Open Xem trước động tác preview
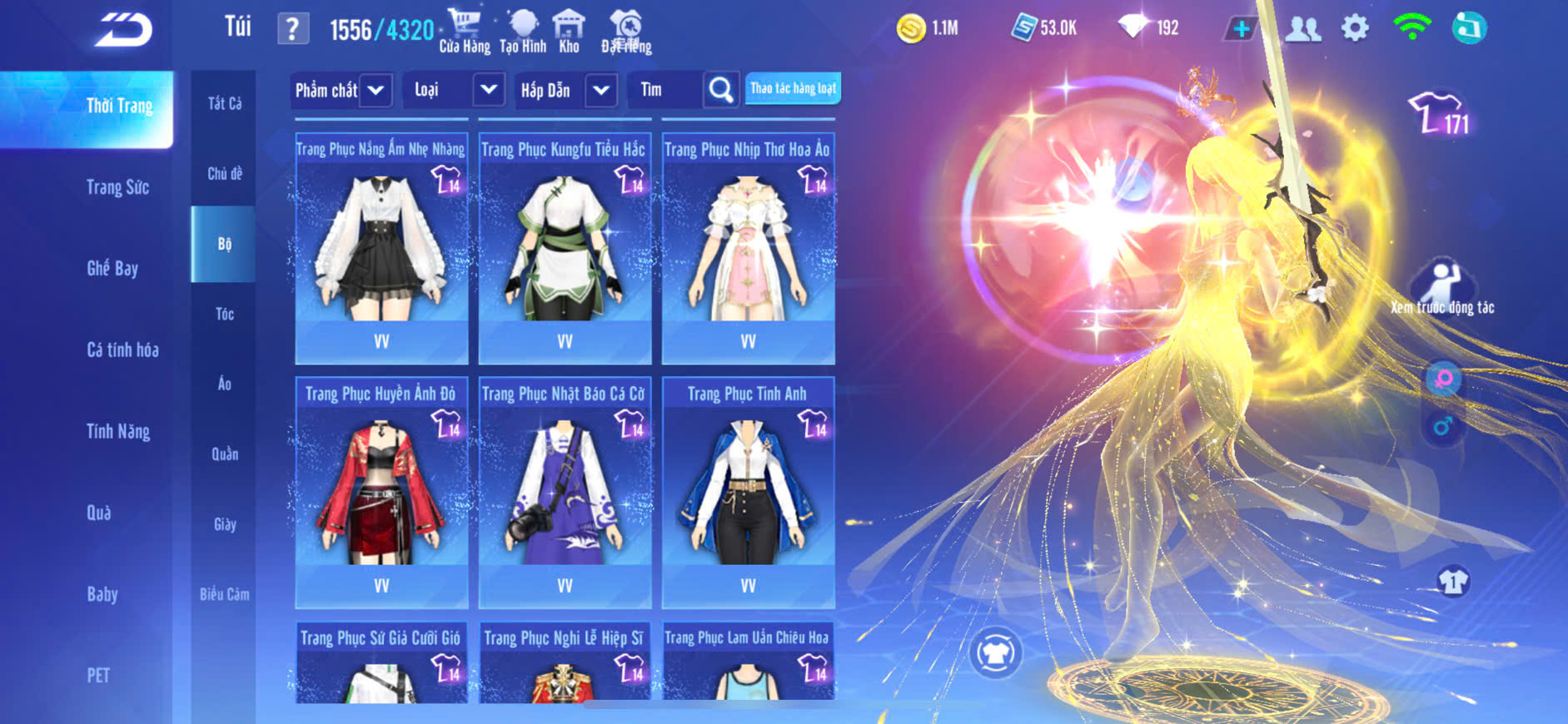 pos(1442,288)
